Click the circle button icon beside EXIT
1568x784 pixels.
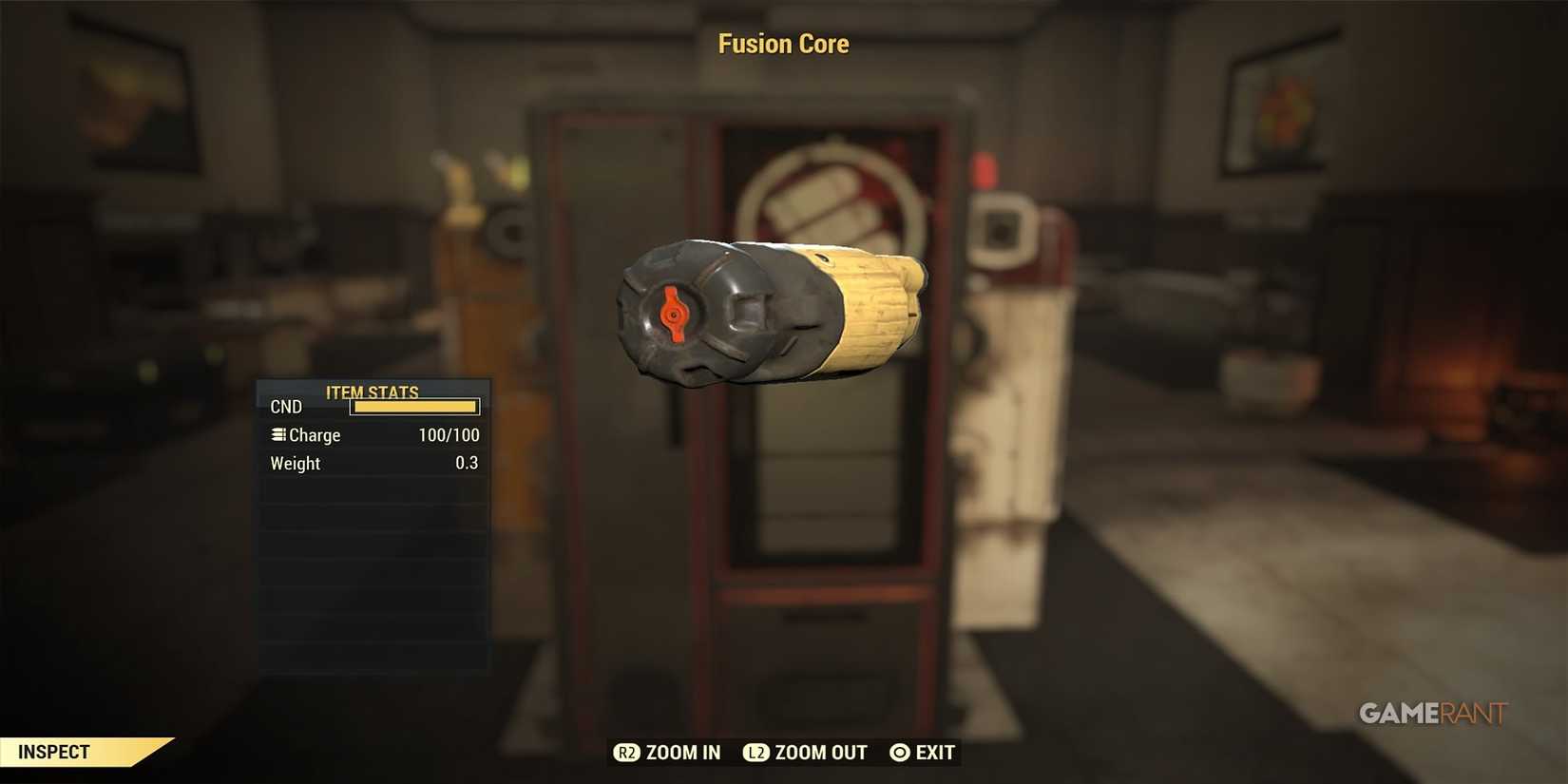point(898,753)
